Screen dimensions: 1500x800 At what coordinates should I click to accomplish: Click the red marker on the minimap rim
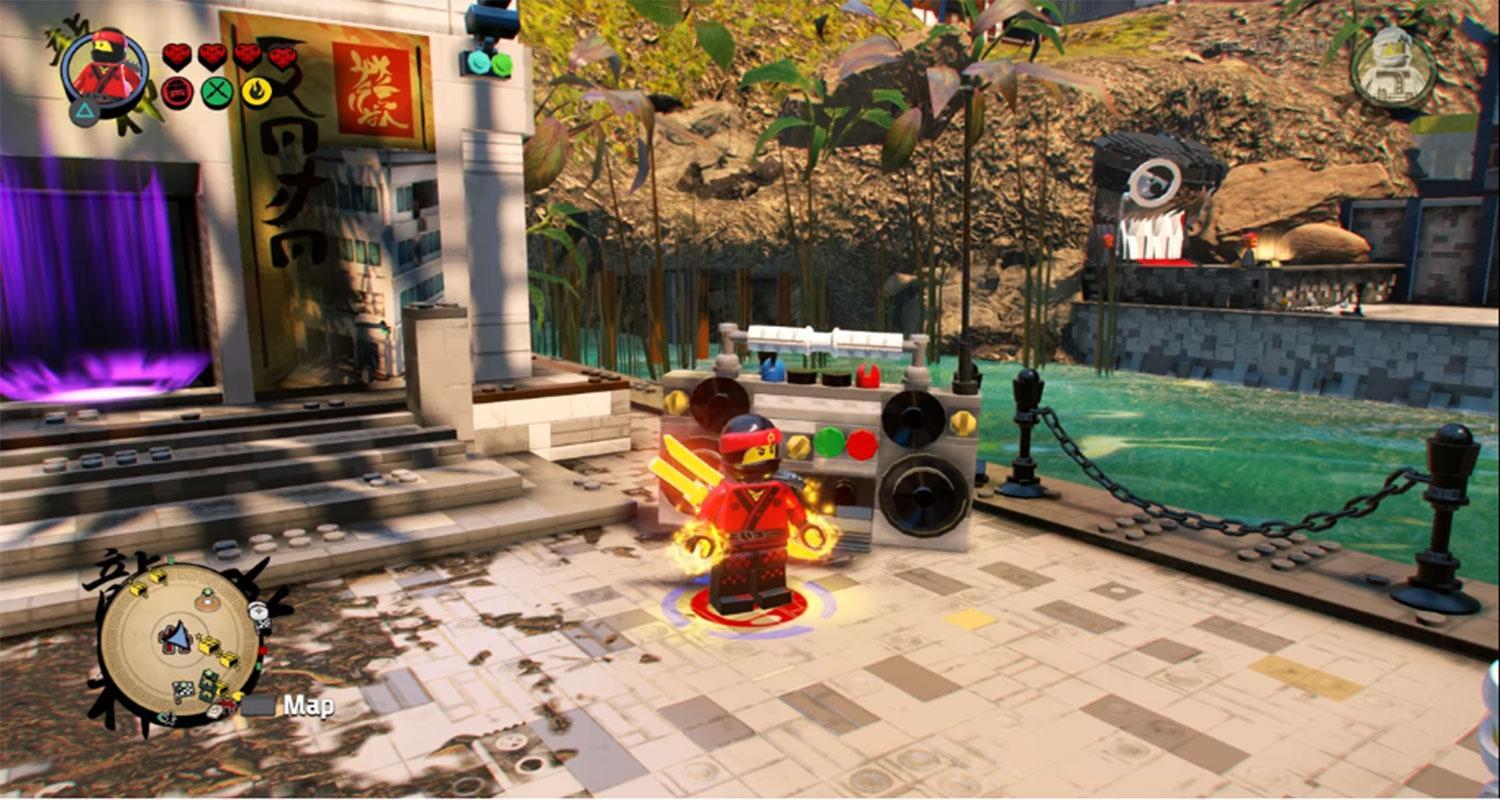tap(262, 649)
